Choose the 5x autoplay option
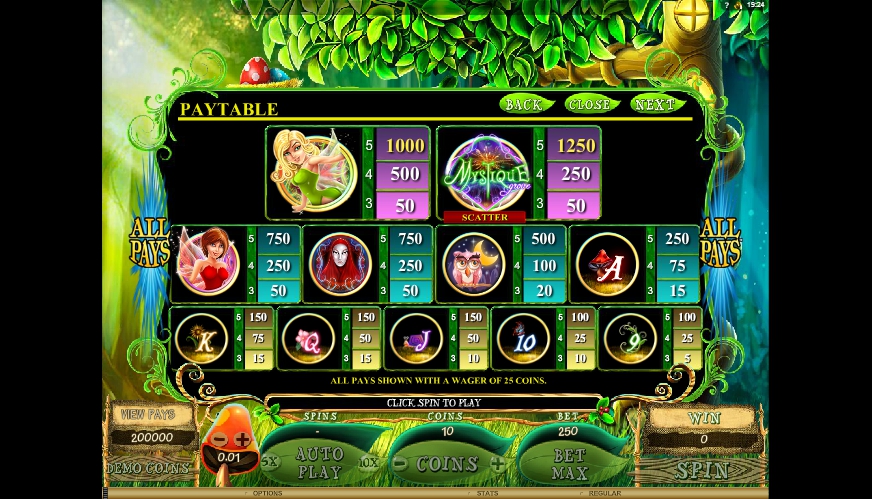 [x=271, y=463]
